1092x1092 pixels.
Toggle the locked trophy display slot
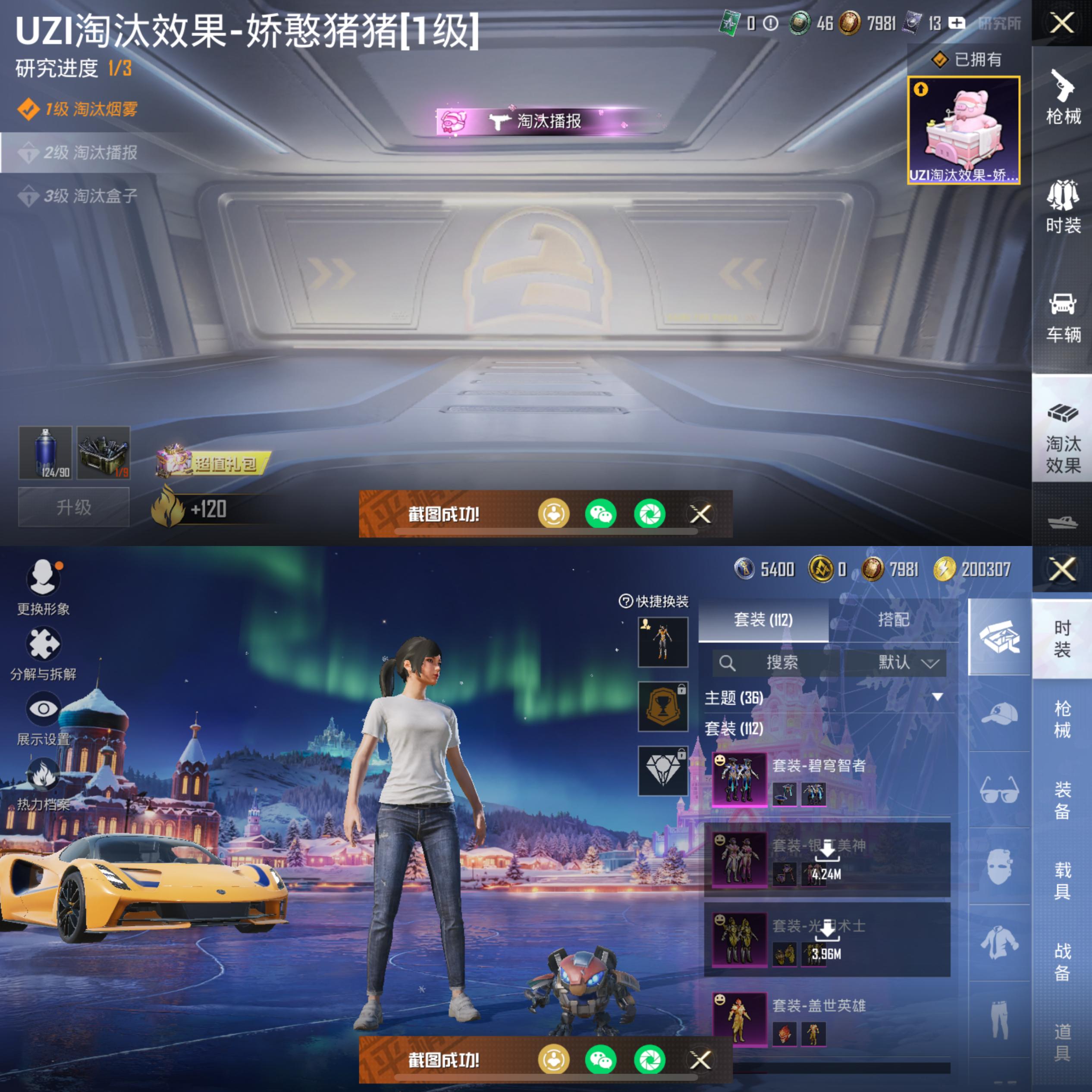tap(662, 706)
